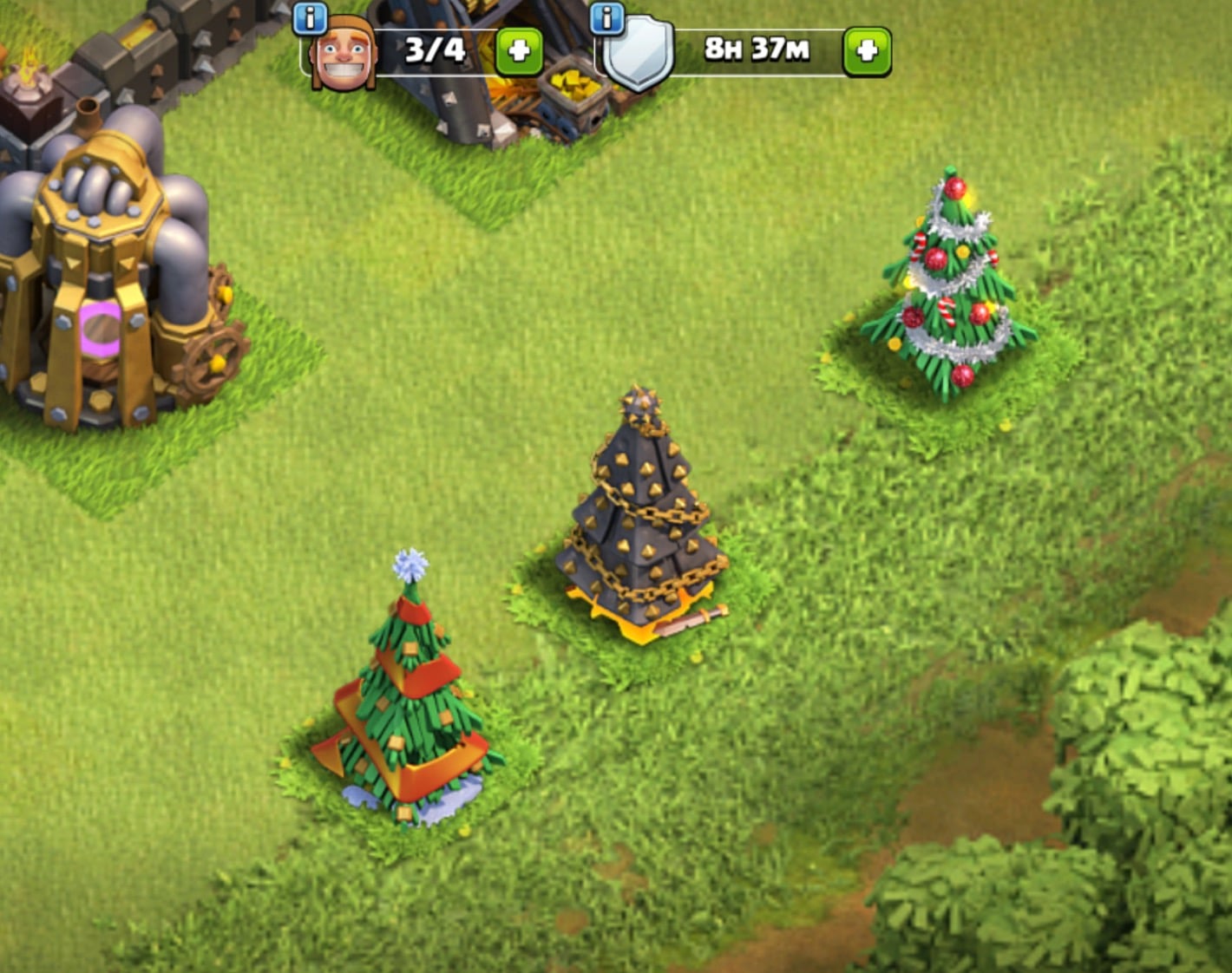Tap the 8h 37m shield timer
The image size is (1232, 973).
753,50
